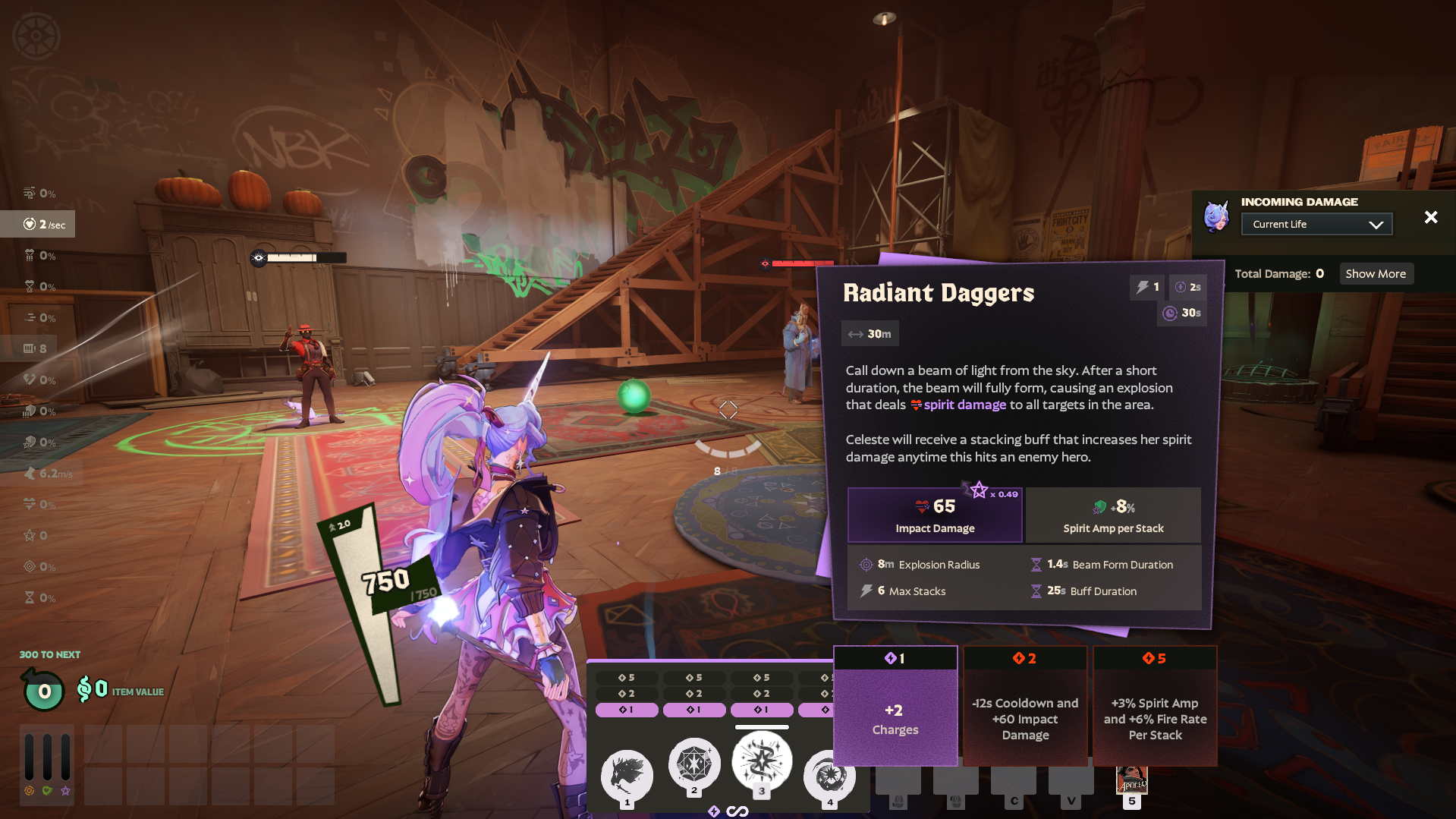1456x819 pixels.
Task: Select the +2 Charges upgrade tile
Action: [x=895, y=717]
